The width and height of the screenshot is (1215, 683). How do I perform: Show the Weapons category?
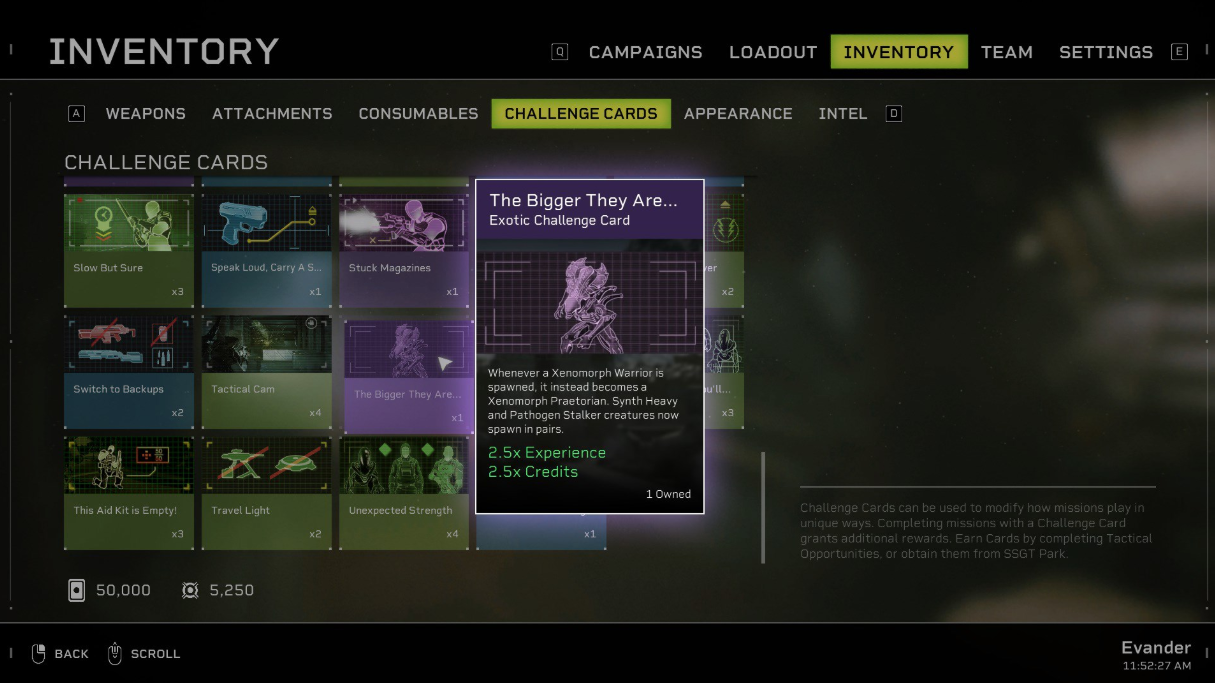145,114
